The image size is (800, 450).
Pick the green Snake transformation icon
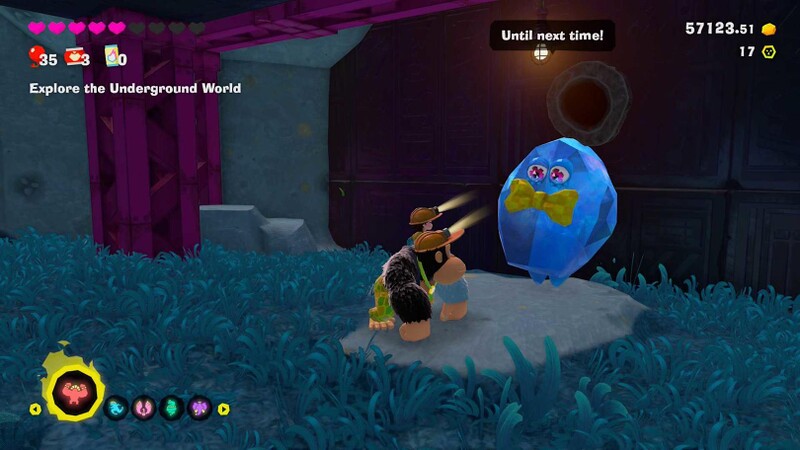[170, 407]
